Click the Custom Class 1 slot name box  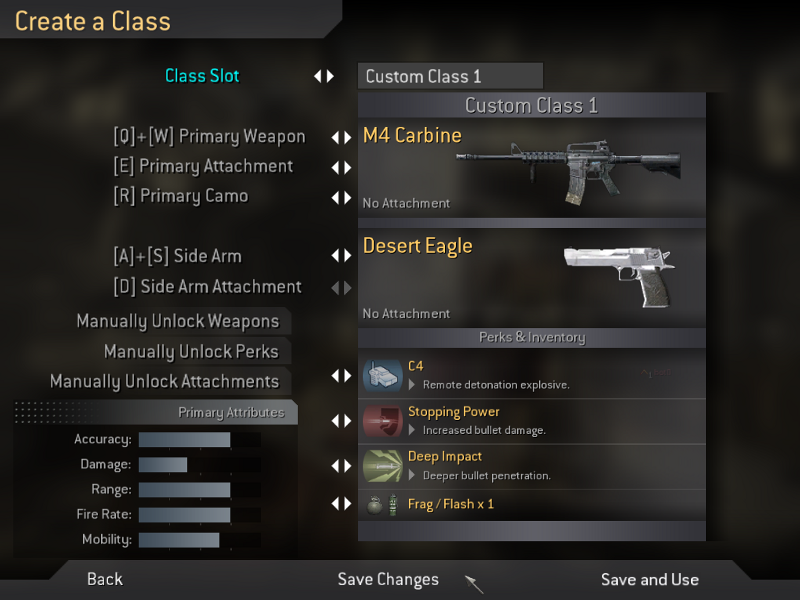point(450,76)
